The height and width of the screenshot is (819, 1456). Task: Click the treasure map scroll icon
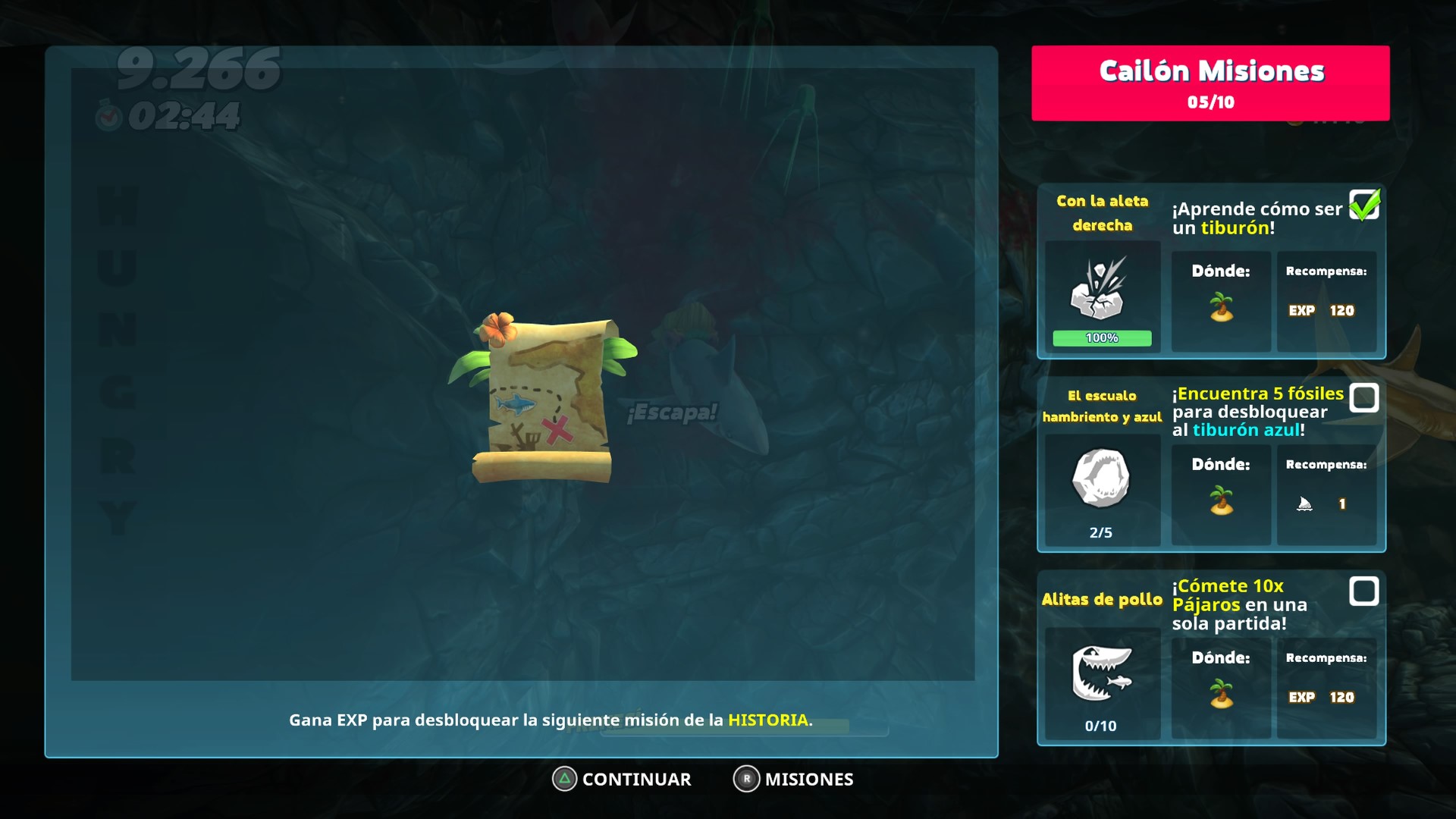point(544,400)
